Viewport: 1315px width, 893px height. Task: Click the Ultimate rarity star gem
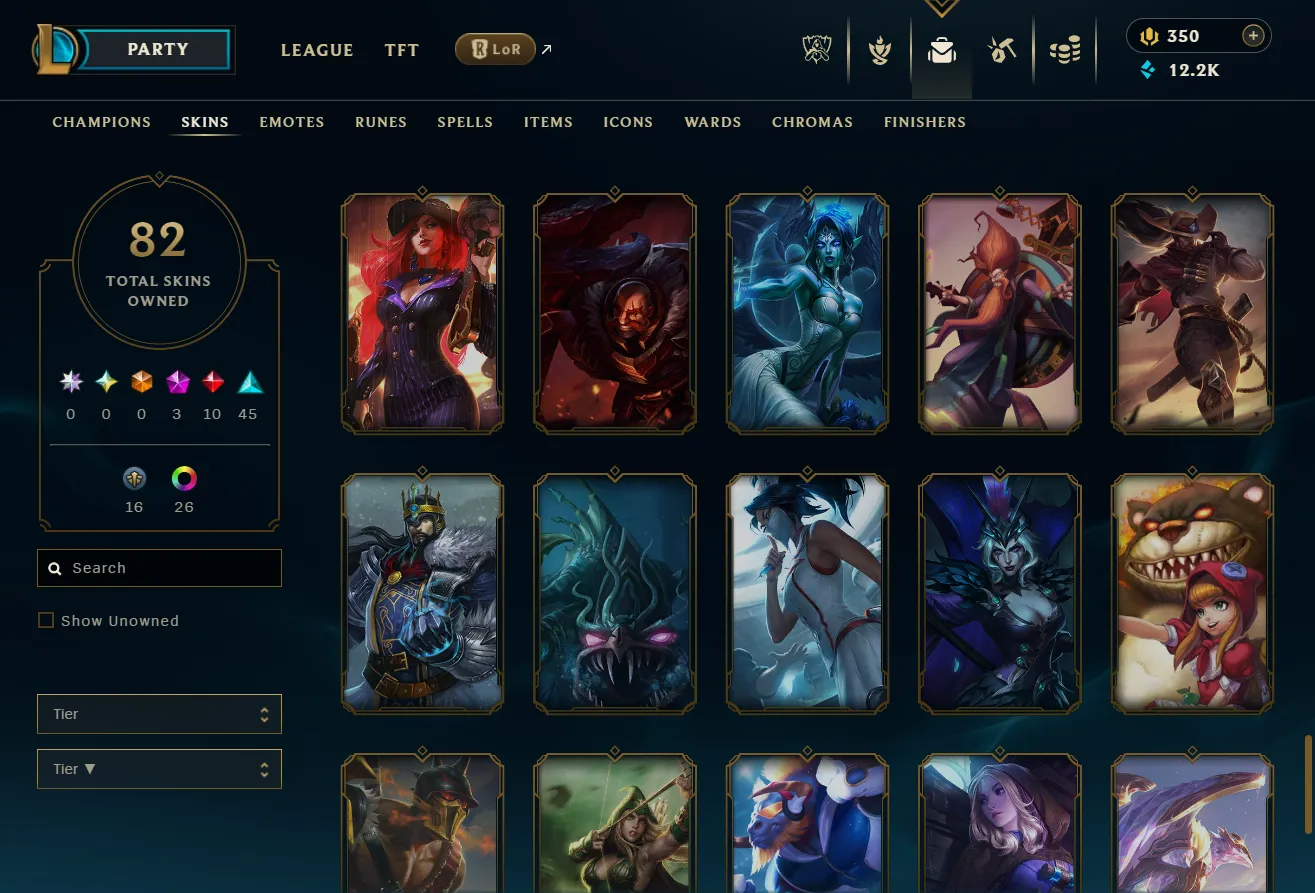point(70,381)
